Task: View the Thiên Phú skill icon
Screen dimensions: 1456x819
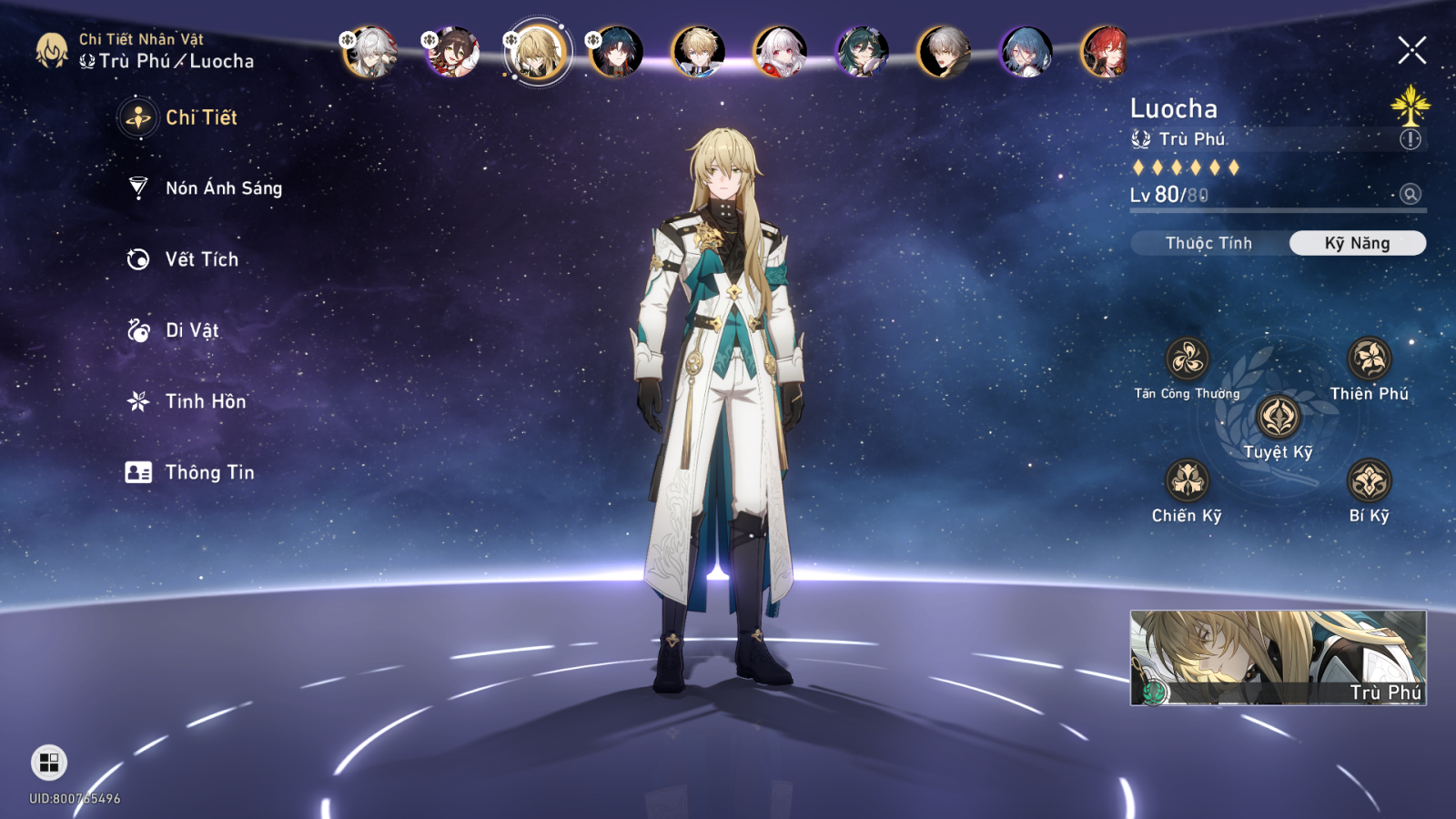Action: [x=1369, y=359]
